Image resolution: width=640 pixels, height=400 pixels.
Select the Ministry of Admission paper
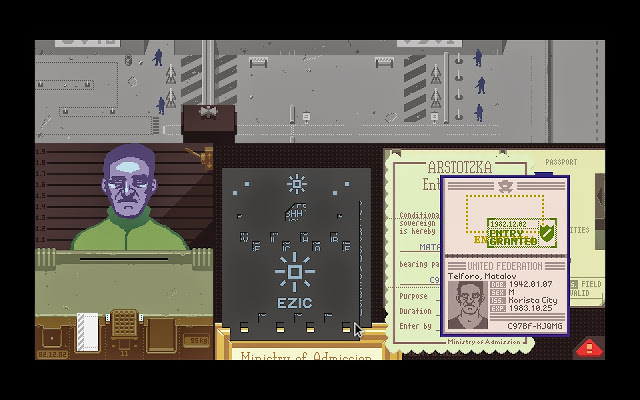tap(300, 354)
